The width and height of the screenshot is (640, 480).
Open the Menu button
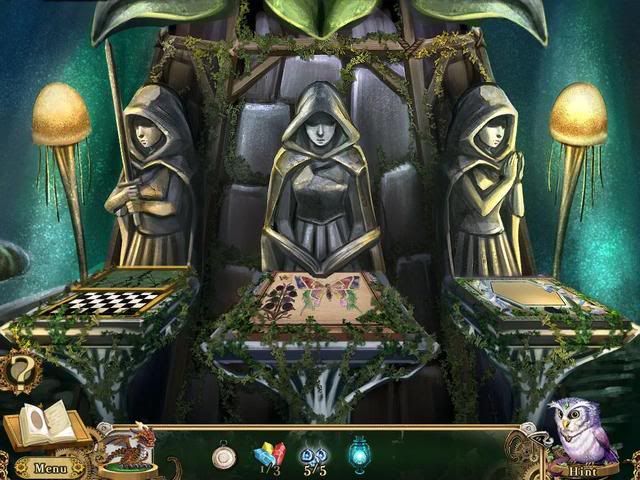[47, 467]
